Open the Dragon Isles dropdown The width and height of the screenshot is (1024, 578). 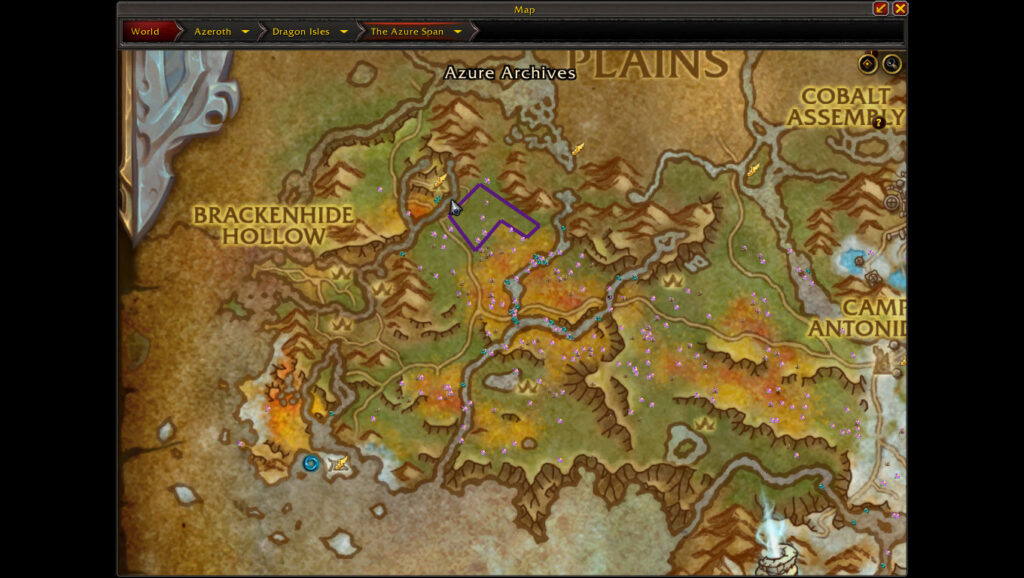coord(344,32)
